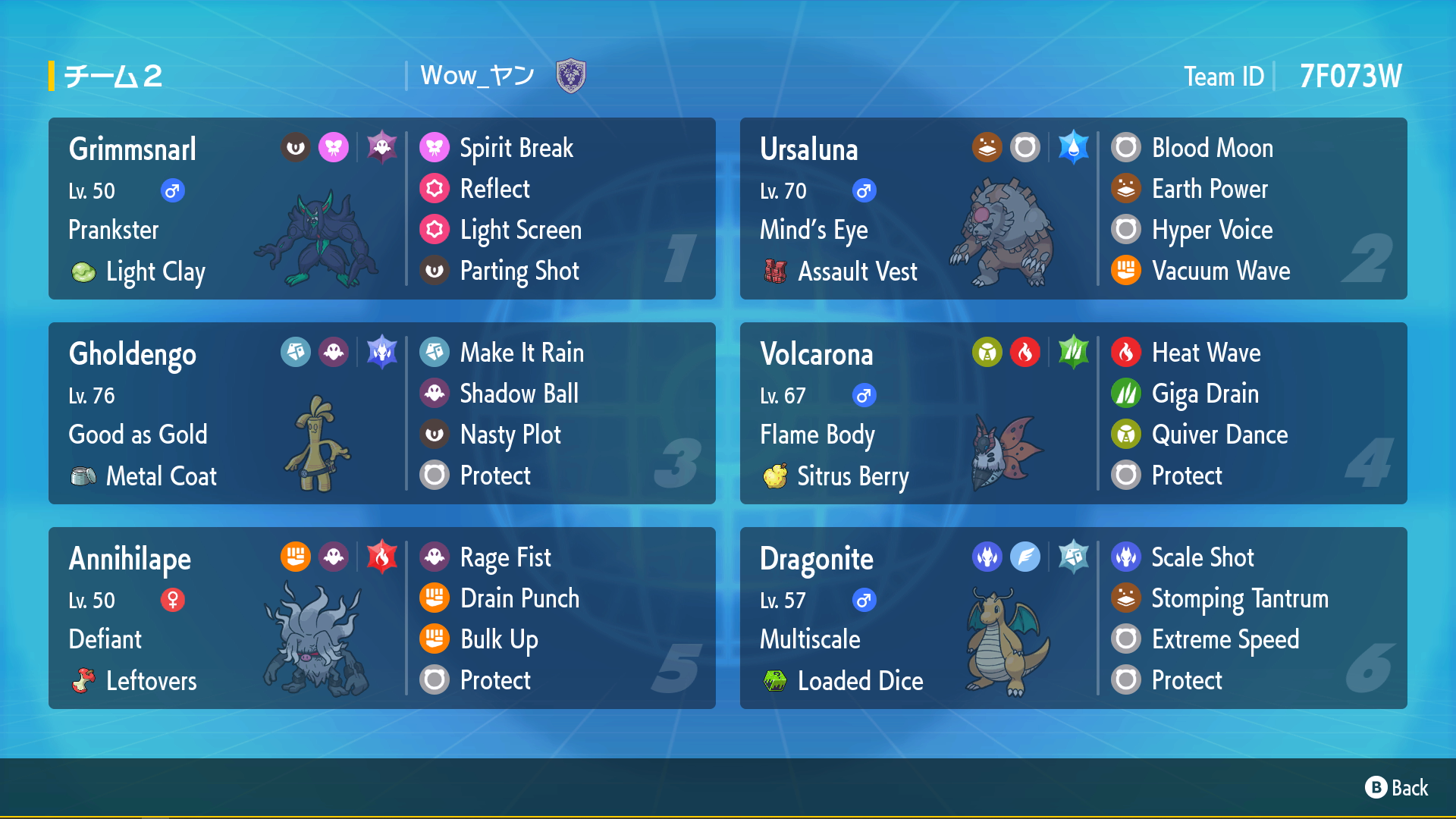The image size is (1456, 819).
Task: Select the Grimmsnarl team card
Action: coord(381,209)
